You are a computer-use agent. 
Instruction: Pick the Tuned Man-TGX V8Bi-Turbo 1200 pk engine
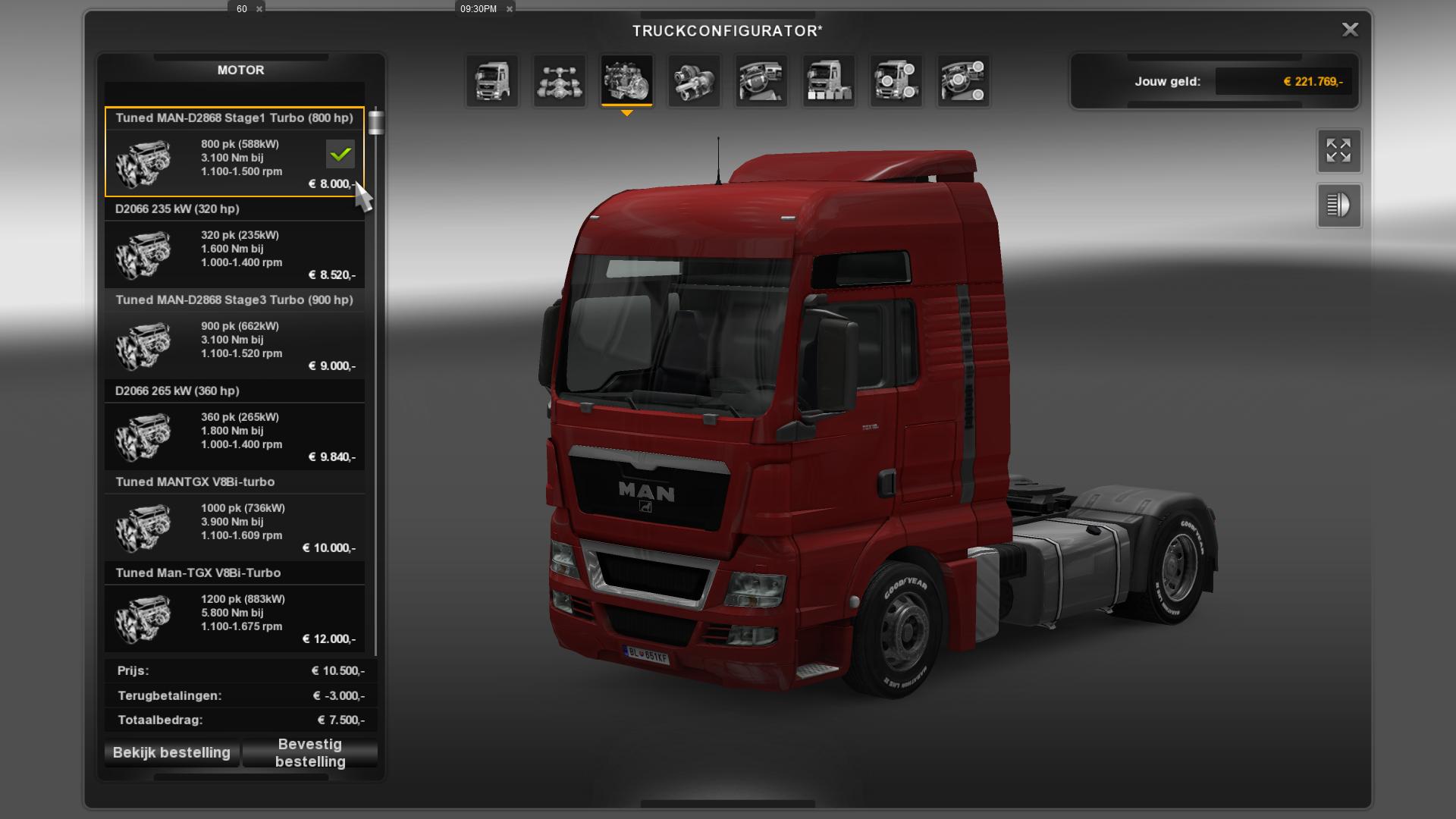pyautogui.click(x=234, y=608)
